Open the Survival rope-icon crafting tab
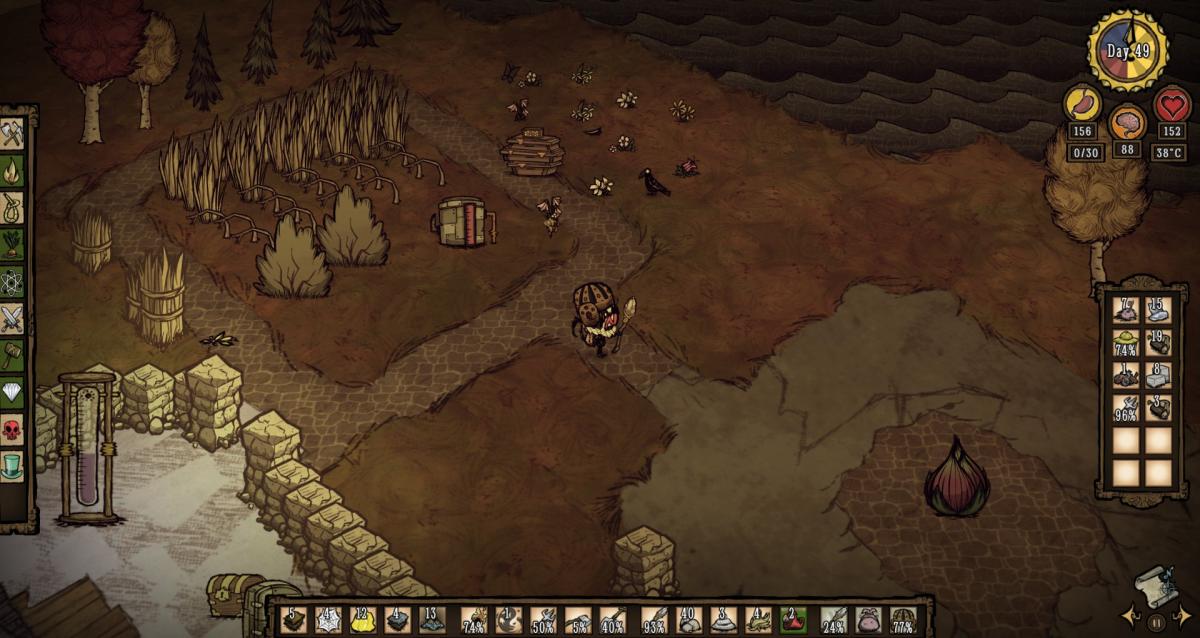 tap(12, 207)
